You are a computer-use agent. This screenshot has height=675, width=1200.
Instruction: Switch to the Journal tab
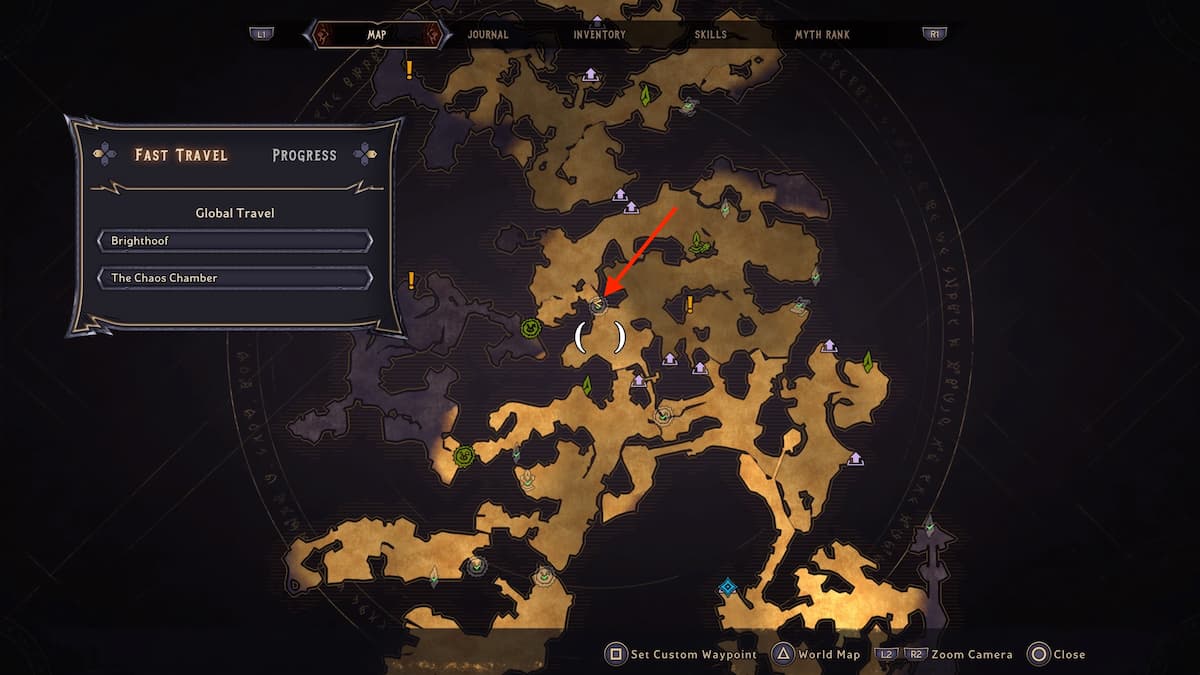488,34
